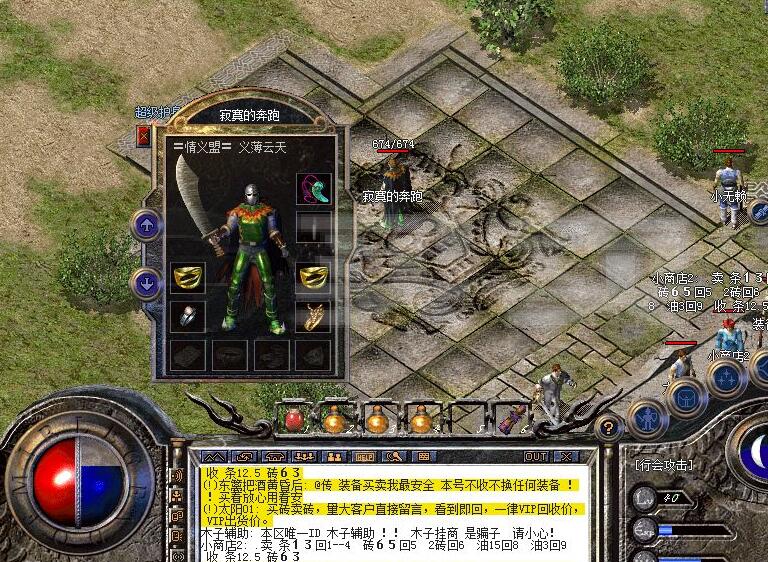Open the bag round button
768x562 pixels.
tap(687, 397)
